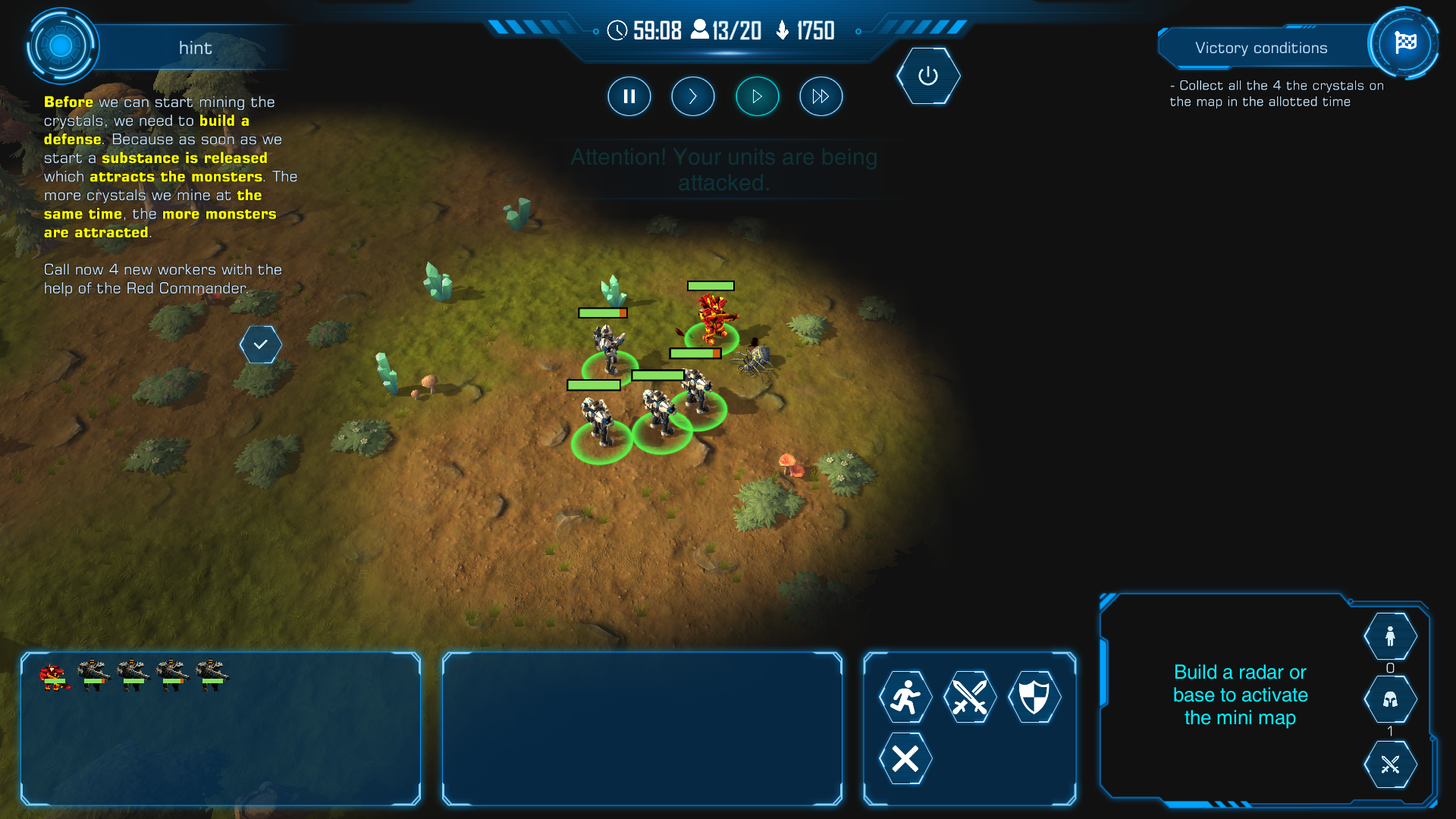Select the slow single-arrow speed

tap(692, 96)
